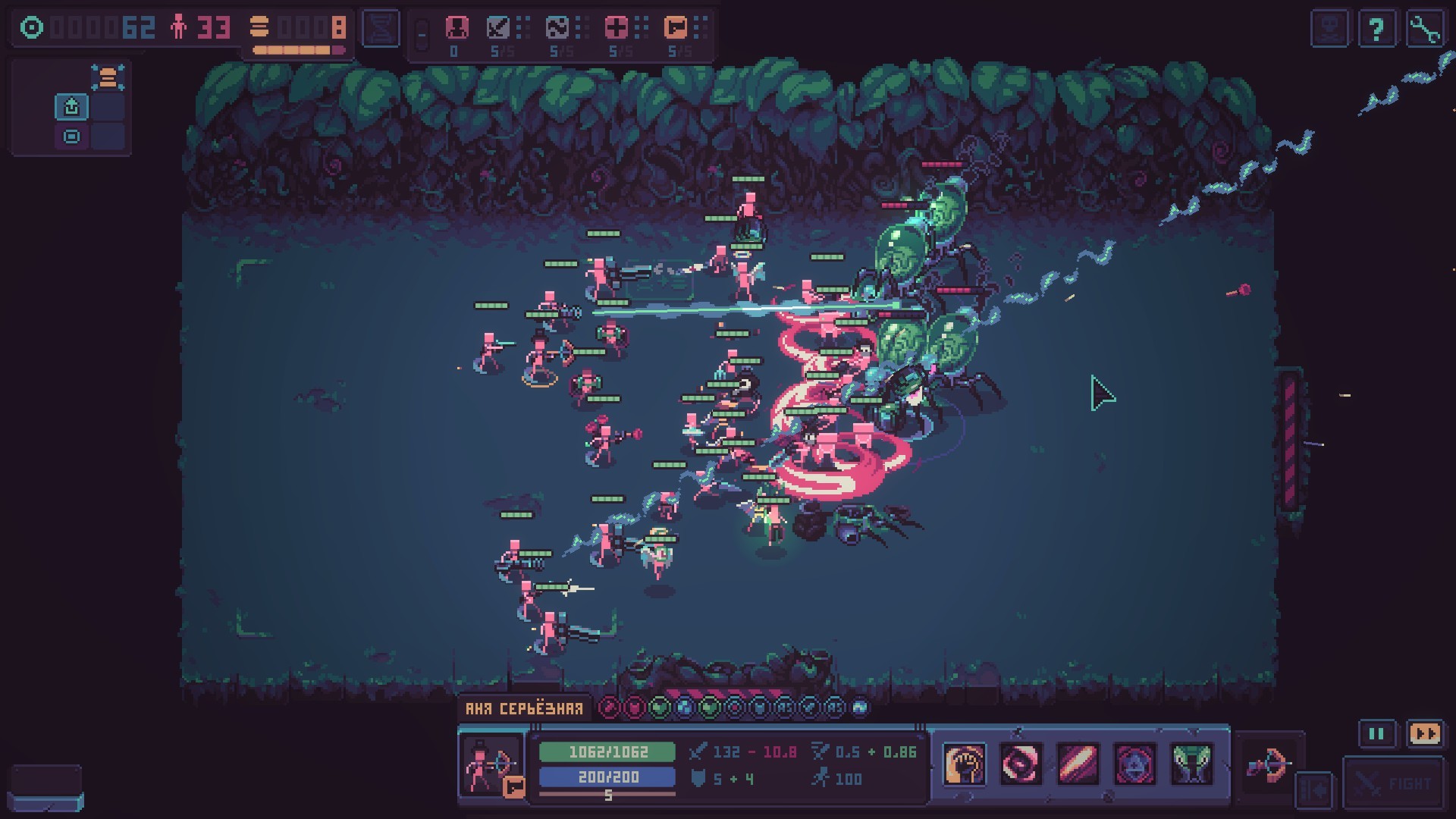The image size is (1456, 819).
Task: Click the upload arrow room tile
Action: (x=72, y=107)
